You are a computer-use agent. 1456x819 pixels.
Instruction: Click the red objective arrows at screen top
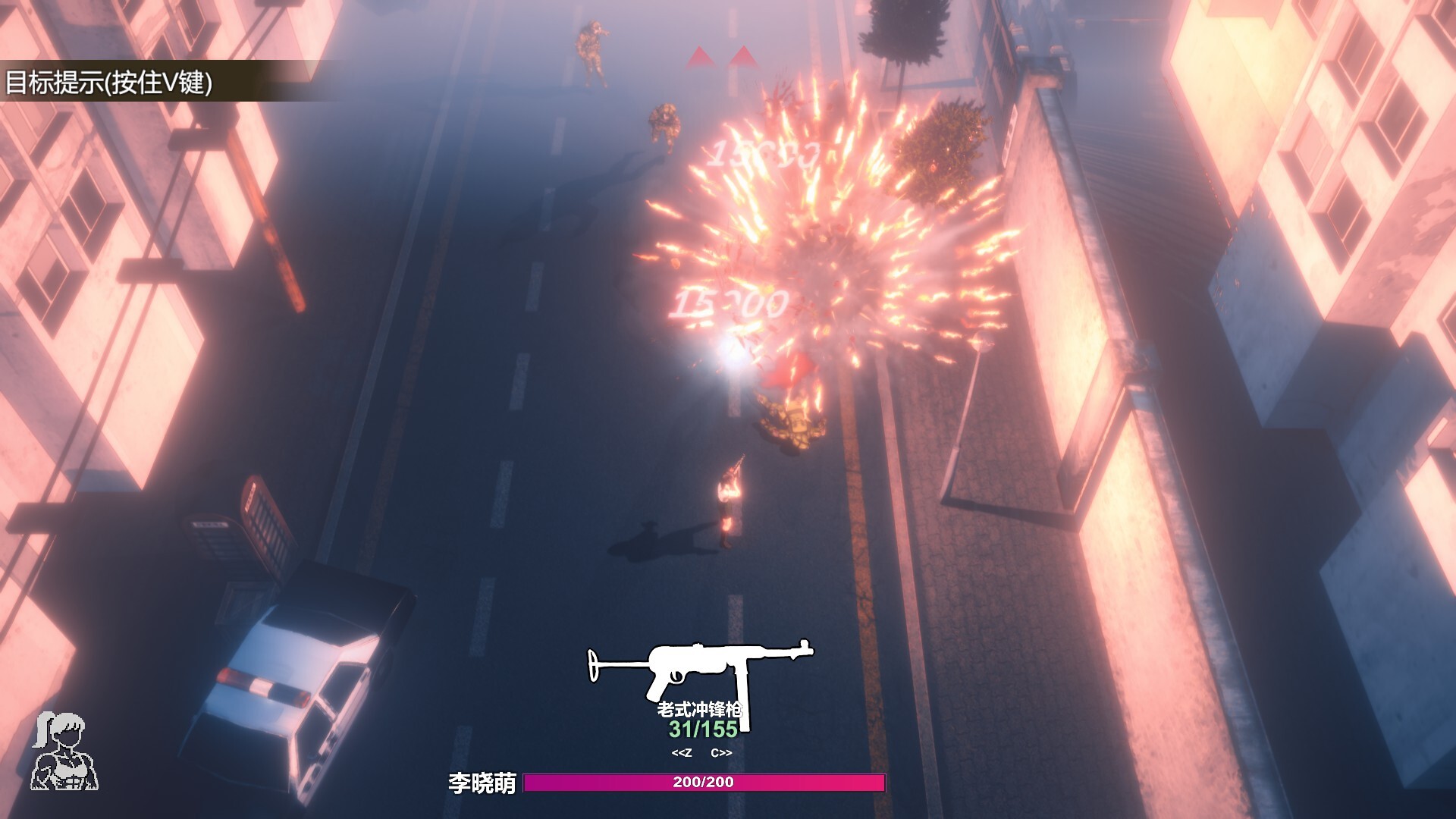(720, 61)
